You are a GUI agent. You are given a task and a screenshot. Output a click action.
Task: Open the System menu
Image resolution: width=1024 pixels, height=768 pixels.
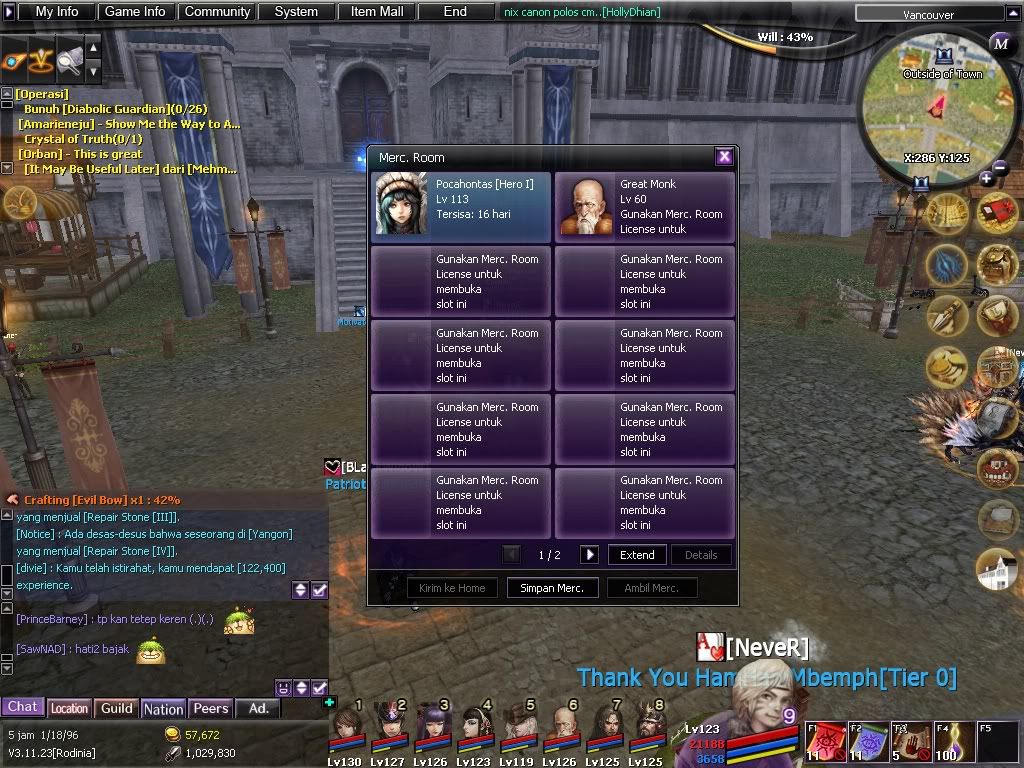pos(296,12)
